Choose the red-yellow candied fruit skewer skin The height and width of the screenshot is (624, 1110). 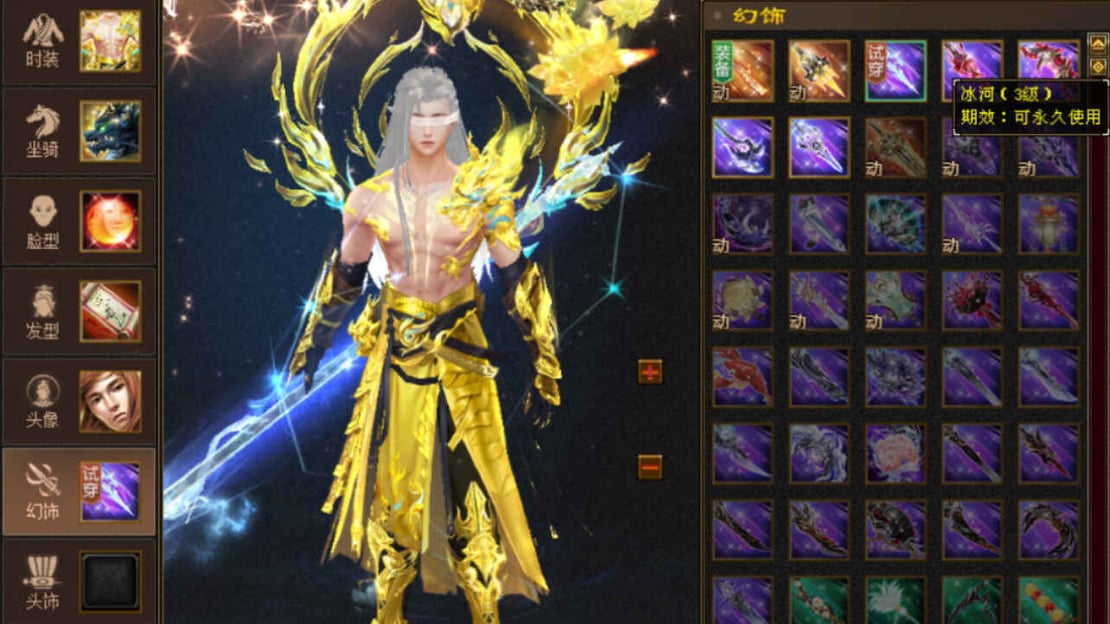pyautogui.click(x=1048, y=600)
